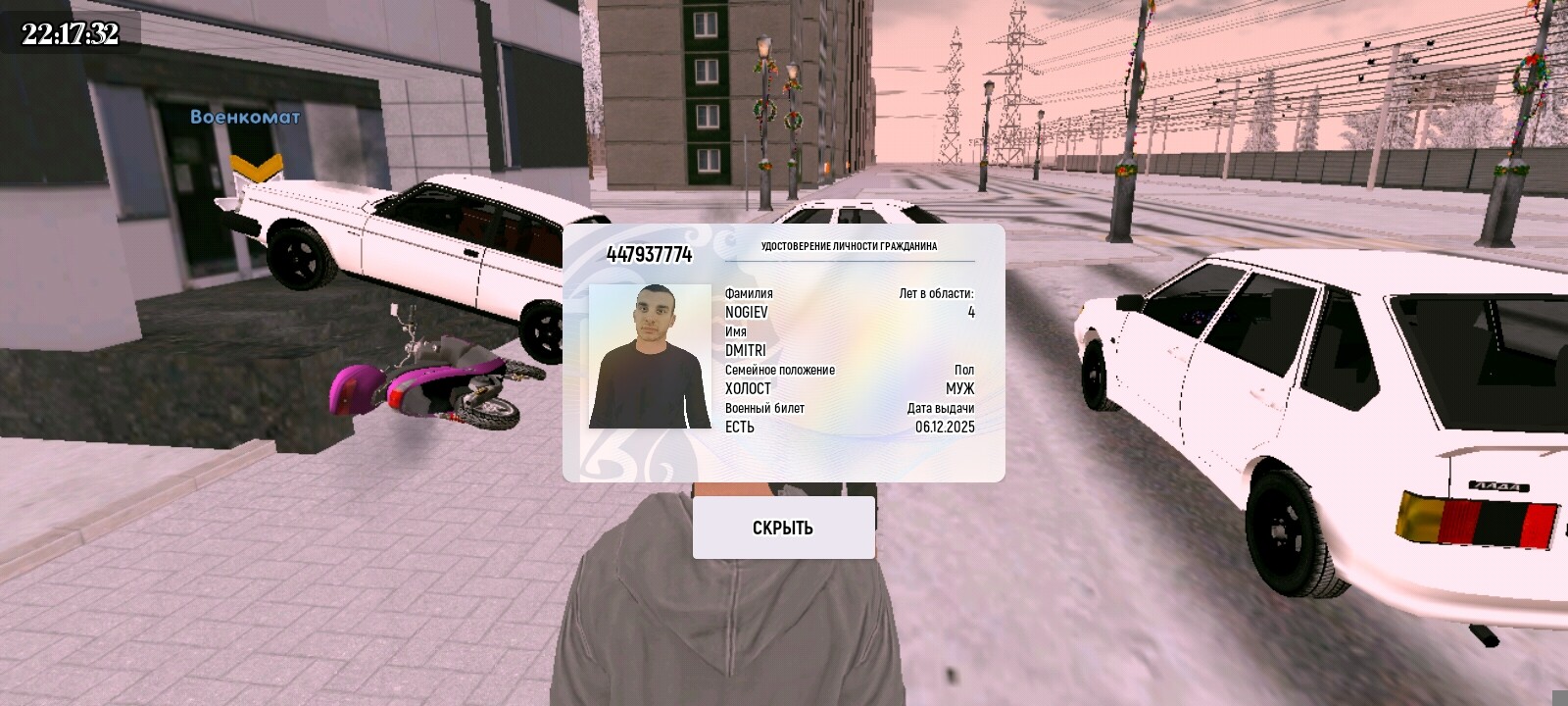Click the СКРЫТЬ button to hide the ID

782,527
